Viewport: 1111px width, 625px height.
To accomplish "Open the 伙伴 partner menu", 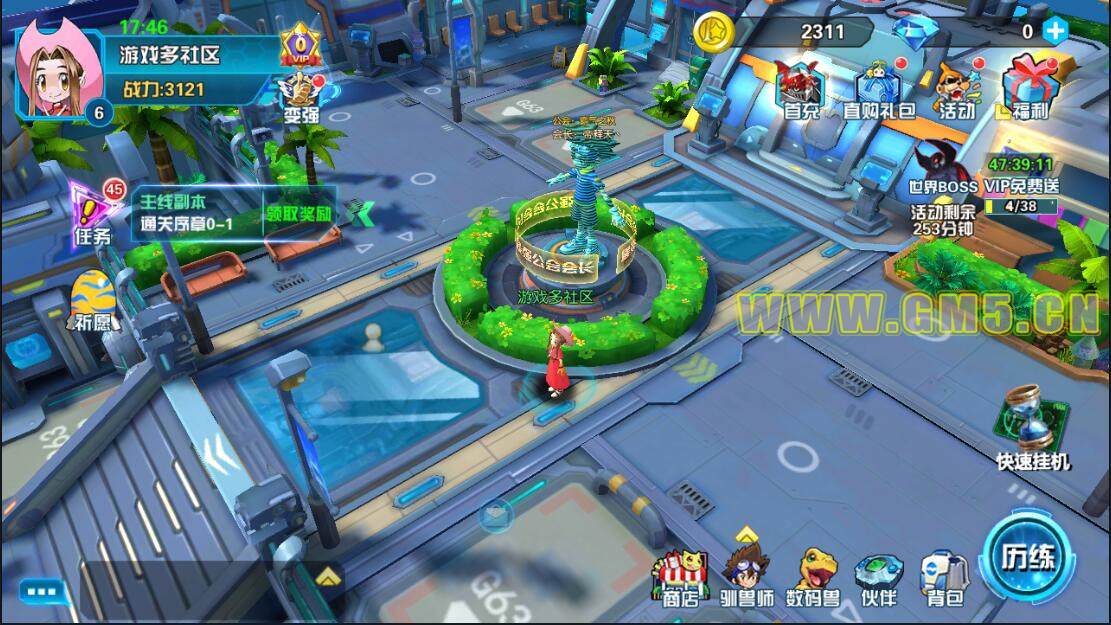I will 879,578.
